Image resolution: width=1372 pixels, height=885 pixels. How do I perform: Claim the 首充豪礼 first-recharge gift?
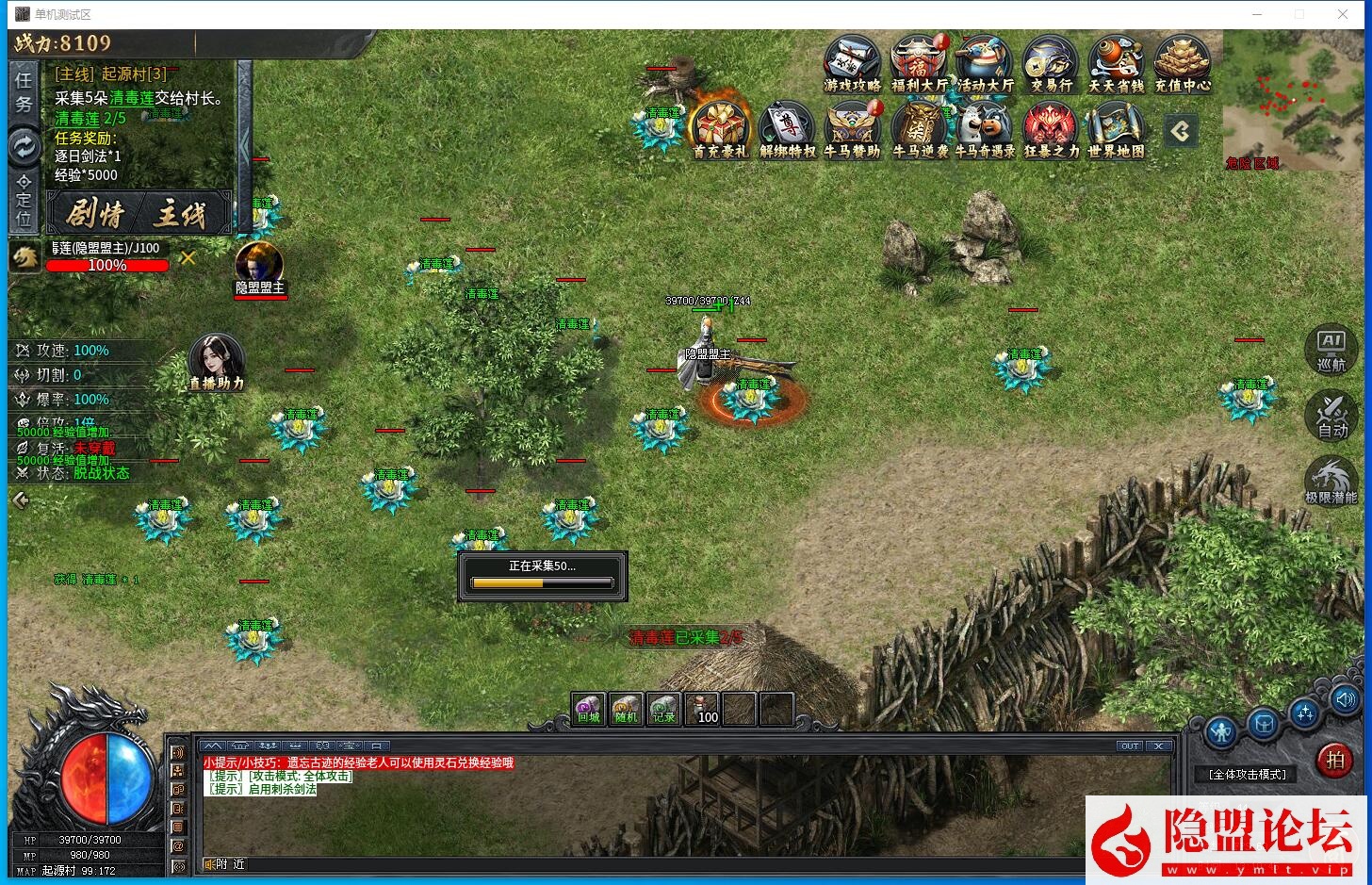[719, 128]
